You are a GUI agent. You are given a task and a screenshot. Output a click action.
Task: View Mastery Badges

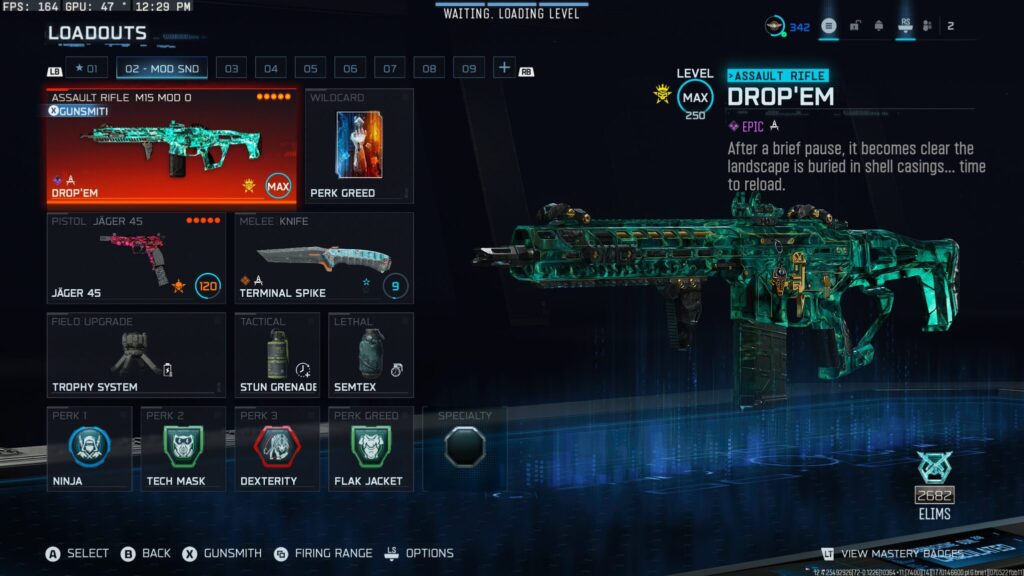893,553
